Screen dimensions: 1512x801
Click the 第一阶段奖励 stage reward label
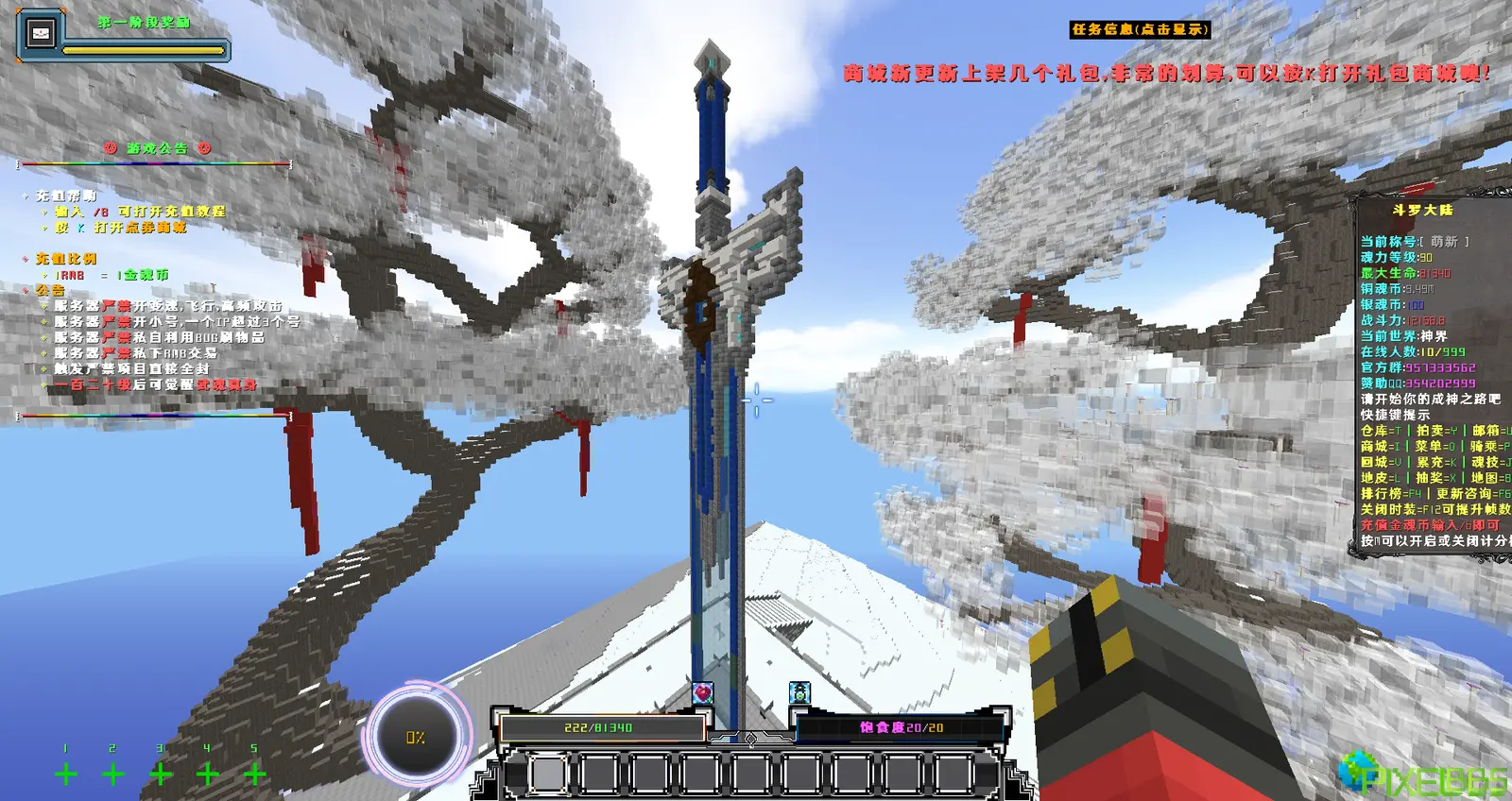coord(145,22)
